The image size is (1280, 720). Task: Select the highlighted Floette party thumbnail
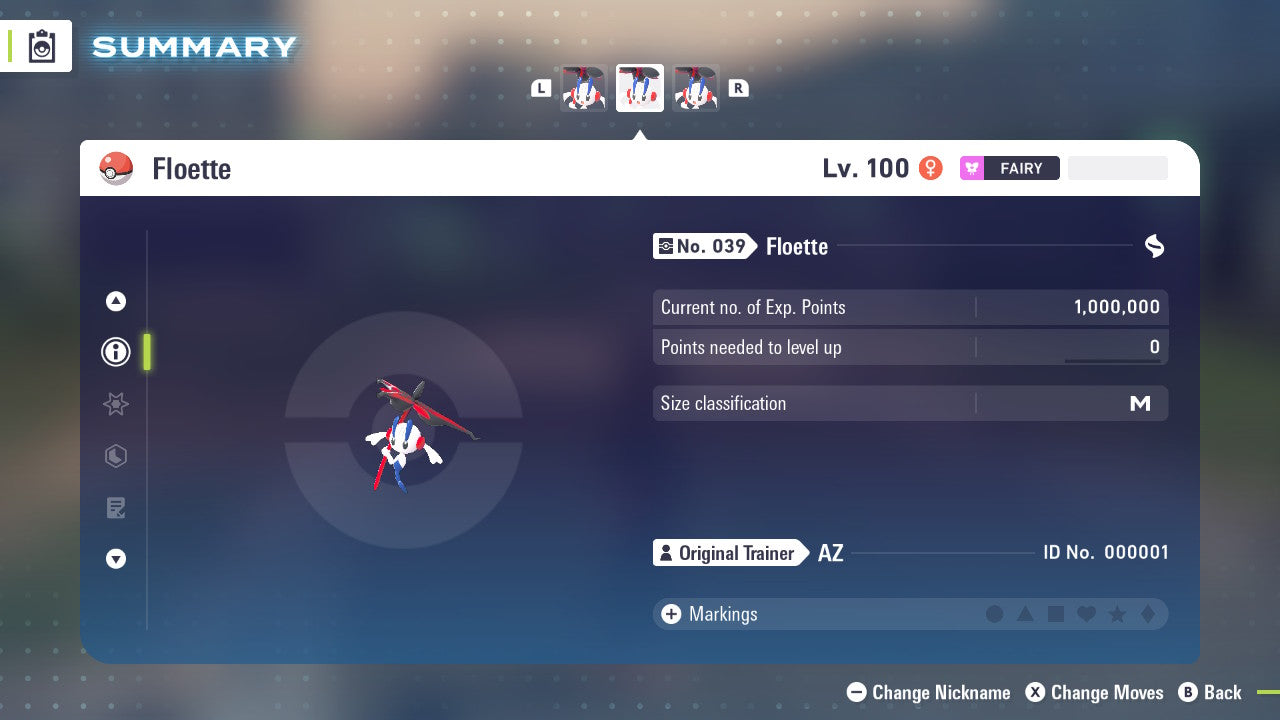click(640, 88)
